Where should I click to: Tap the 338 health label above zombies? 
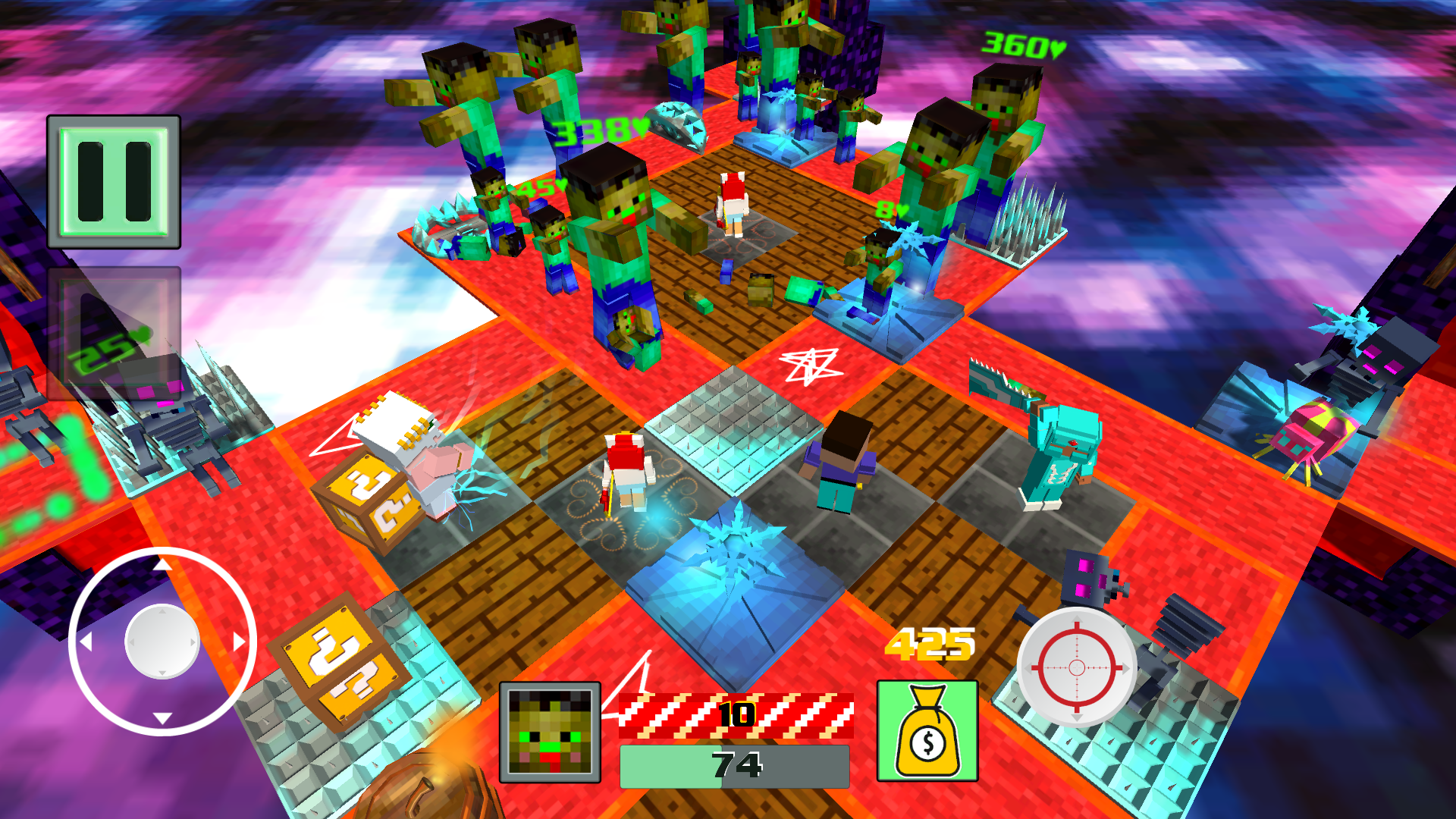[598, 129]
